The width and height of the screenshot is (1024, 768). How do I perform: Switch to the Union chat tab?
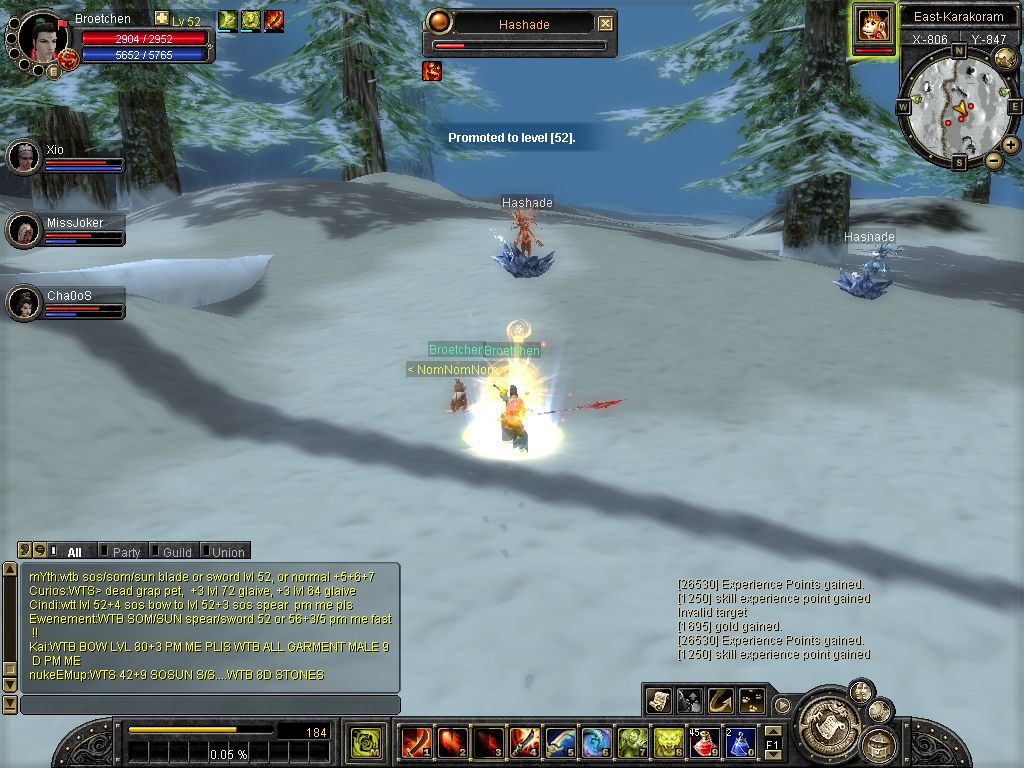227,552
